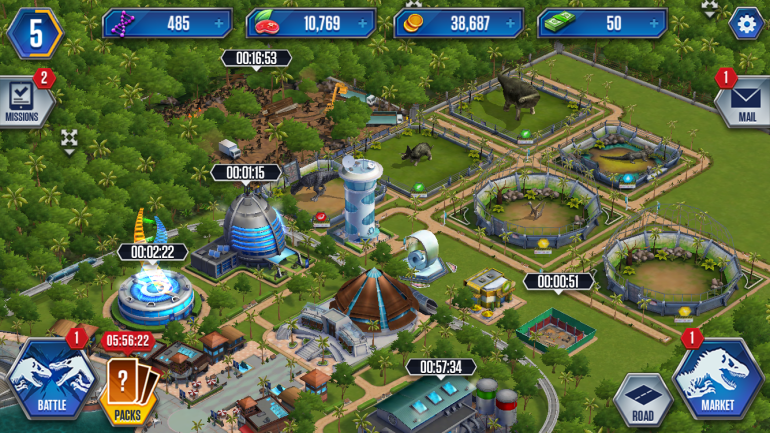Select the 00:57:34 timer bubble
Screen dimensions: 770x433
440,367
